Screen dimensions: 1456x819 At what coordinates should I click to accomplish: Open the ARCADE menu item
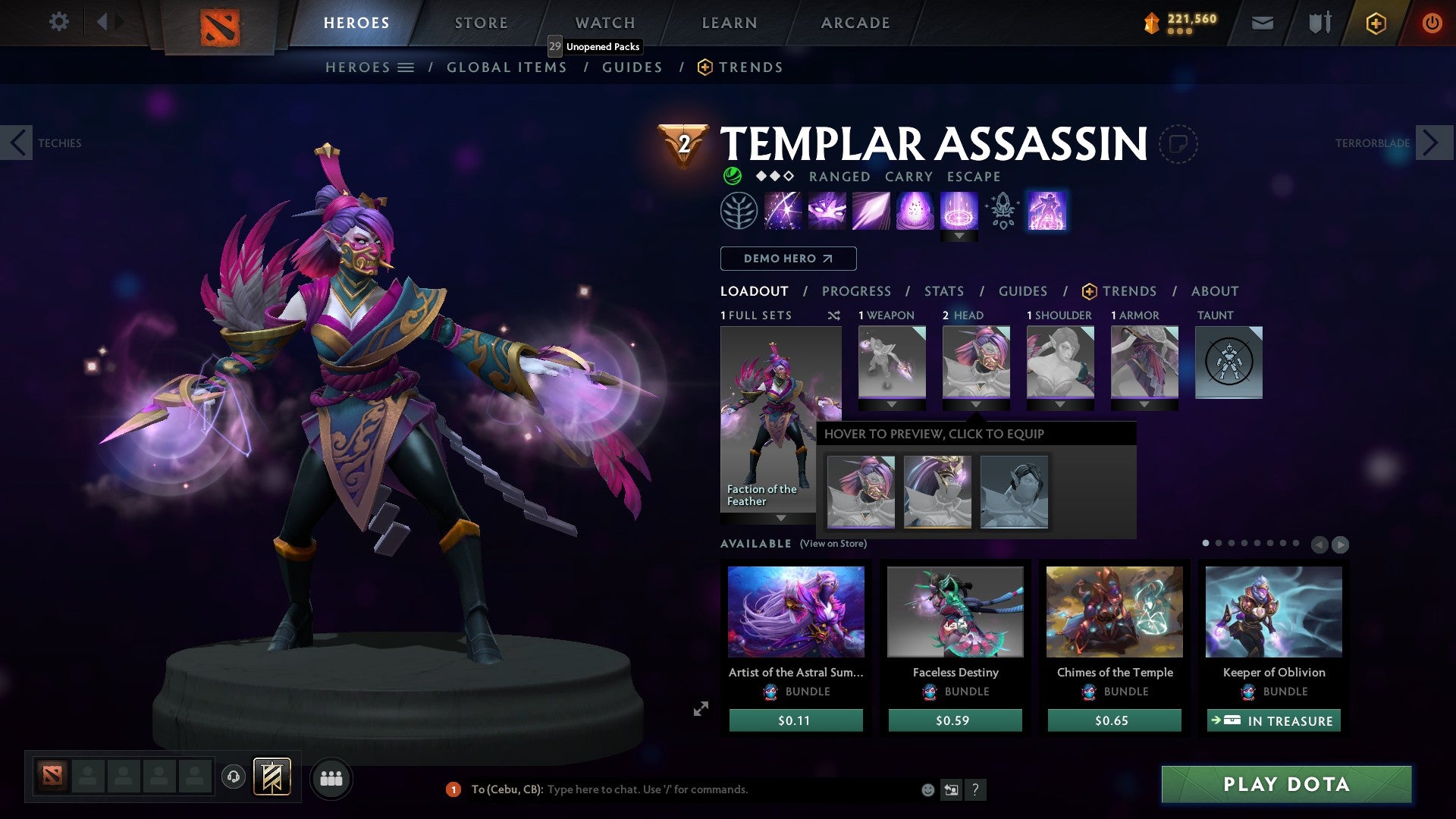[x=855, y=22]
